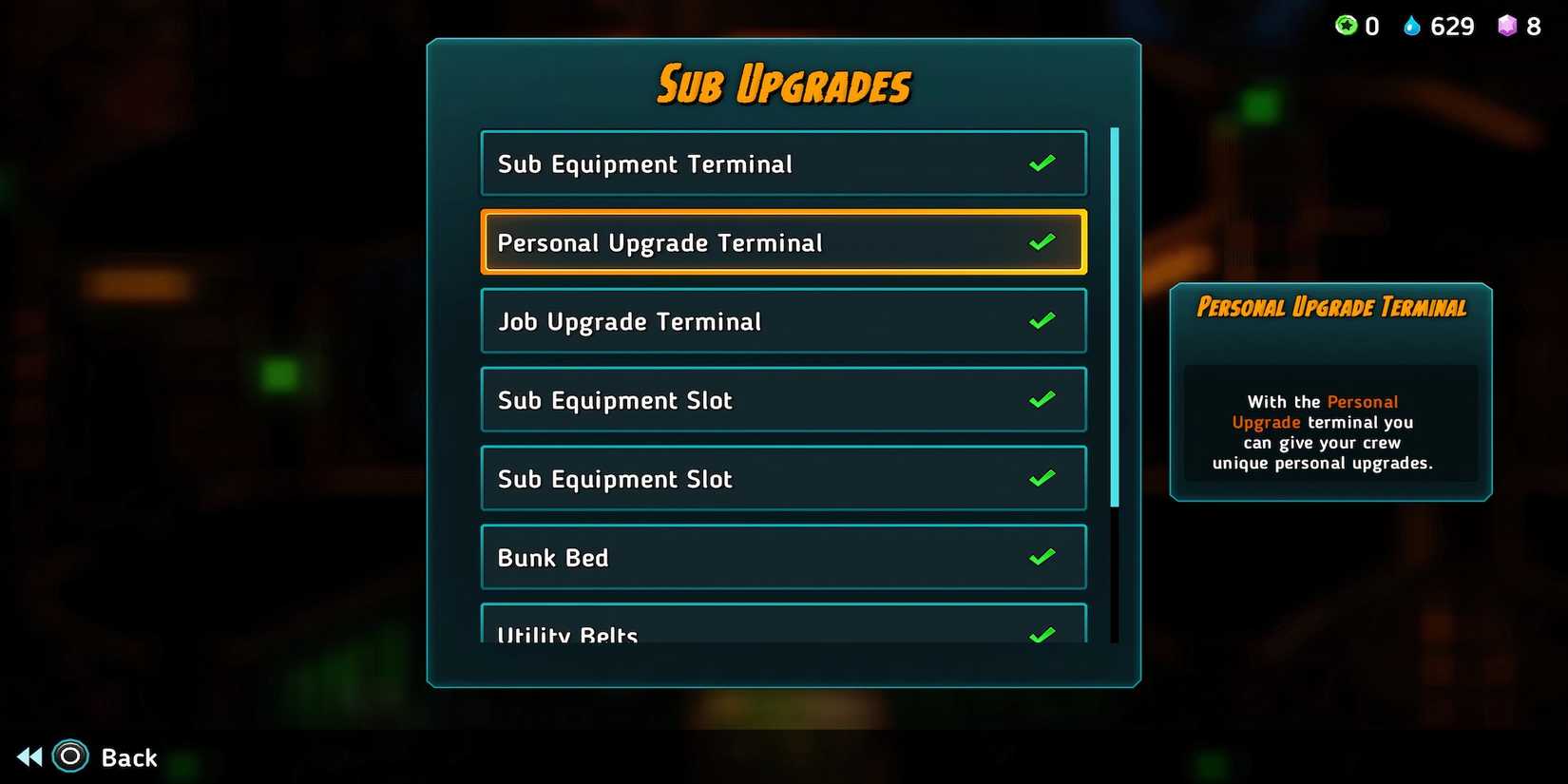1568x784 pixels.
Task: Click the green gem currency icon
Action: point(1345,26)
